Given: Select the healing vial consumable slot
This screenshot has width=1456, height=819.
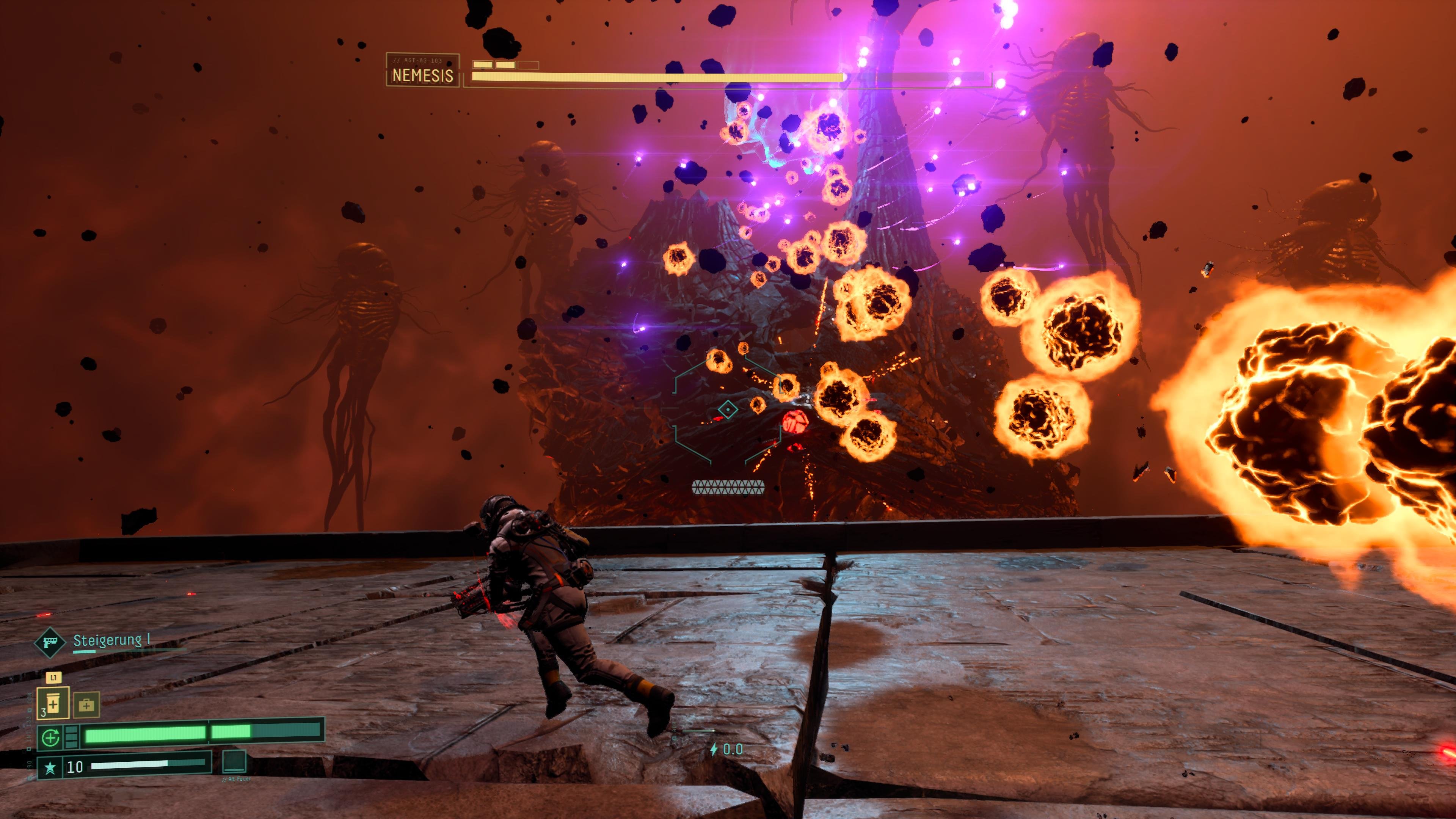Looking at the screenshot, I should point(53,703).
